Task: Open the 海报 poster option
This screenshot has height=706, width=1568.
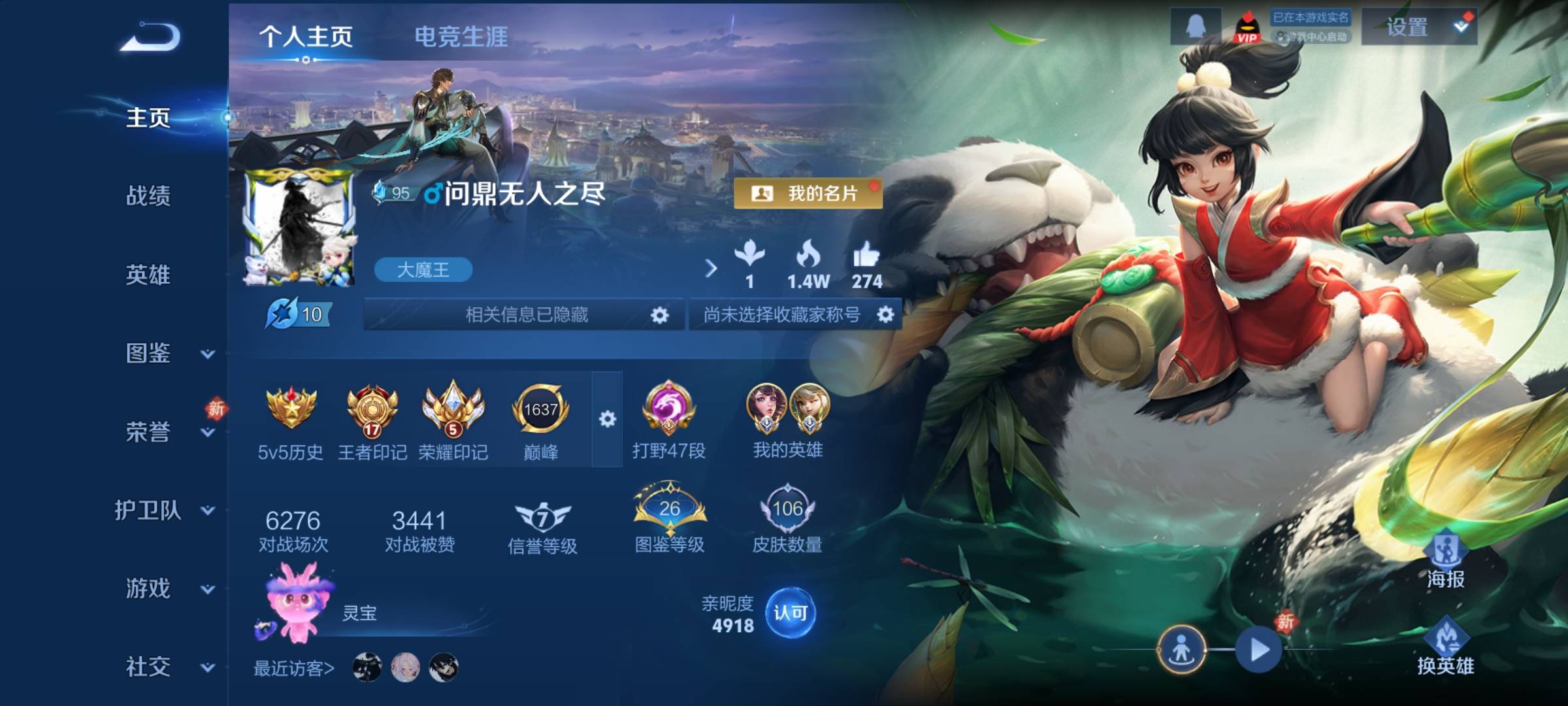Action: click(x=1445, y=560)
